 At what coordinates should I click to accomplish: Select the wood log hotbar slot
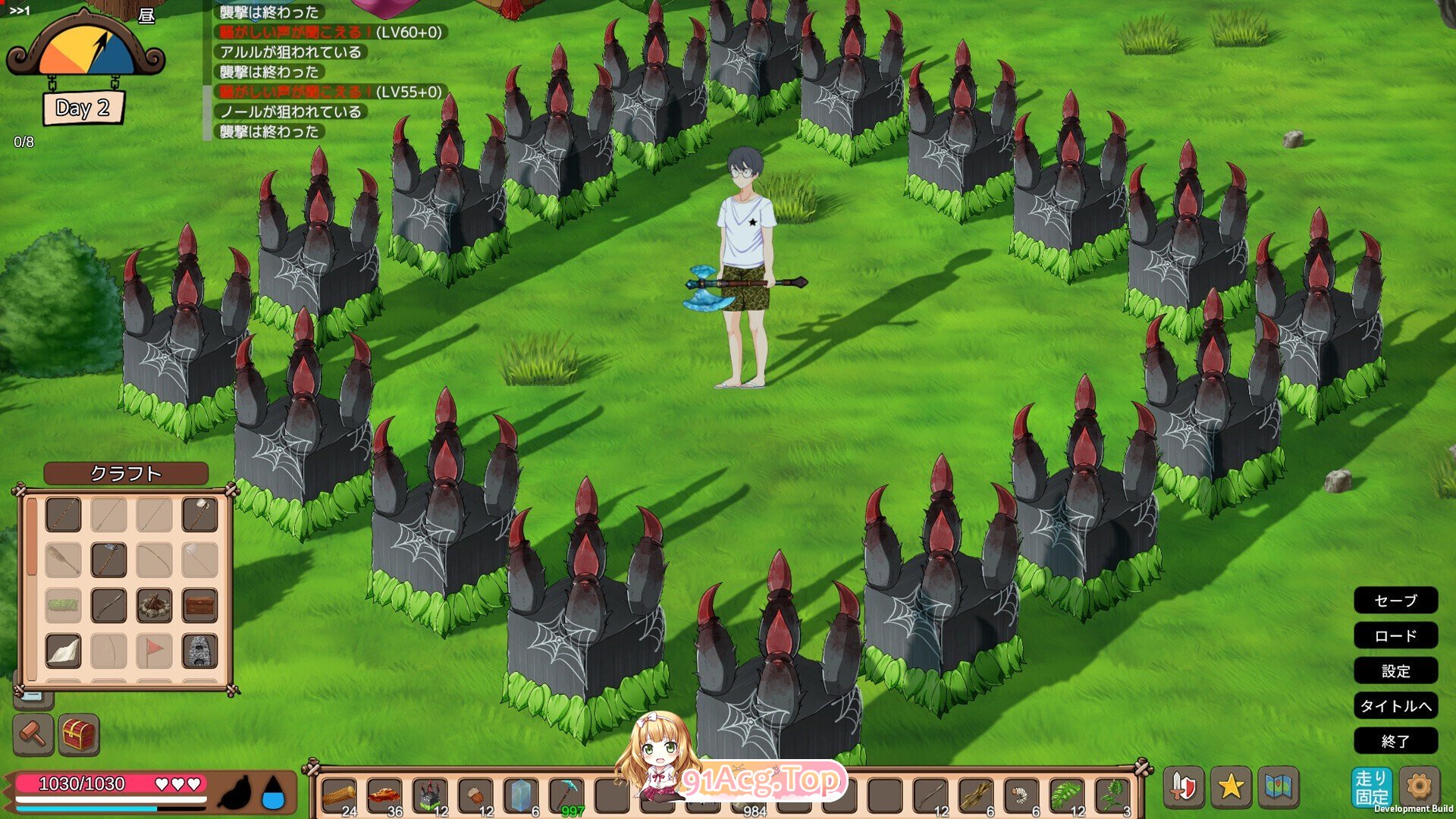[339, 796]
